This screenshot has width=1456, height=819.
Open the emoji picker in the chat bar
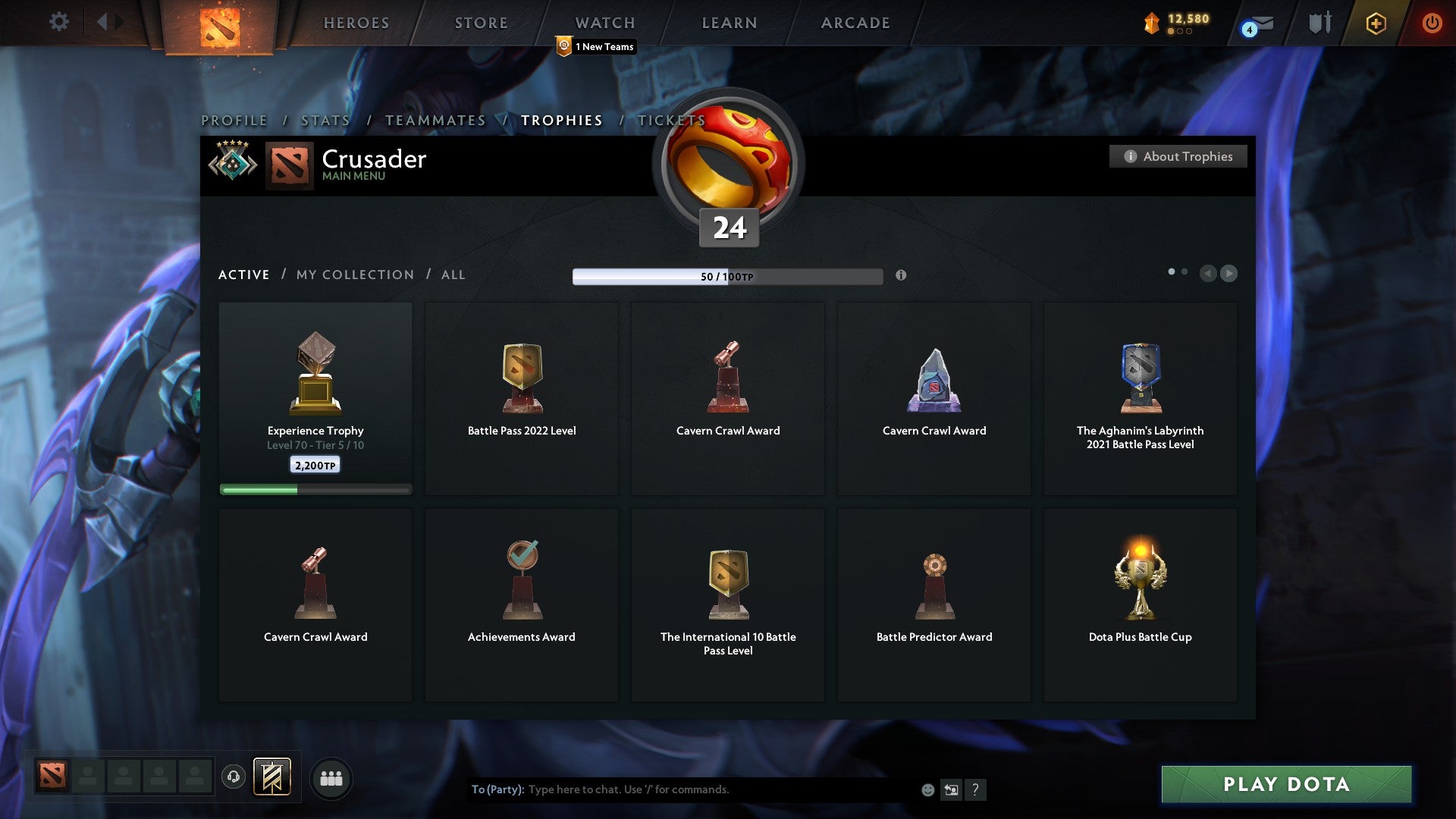pos(929,789)
